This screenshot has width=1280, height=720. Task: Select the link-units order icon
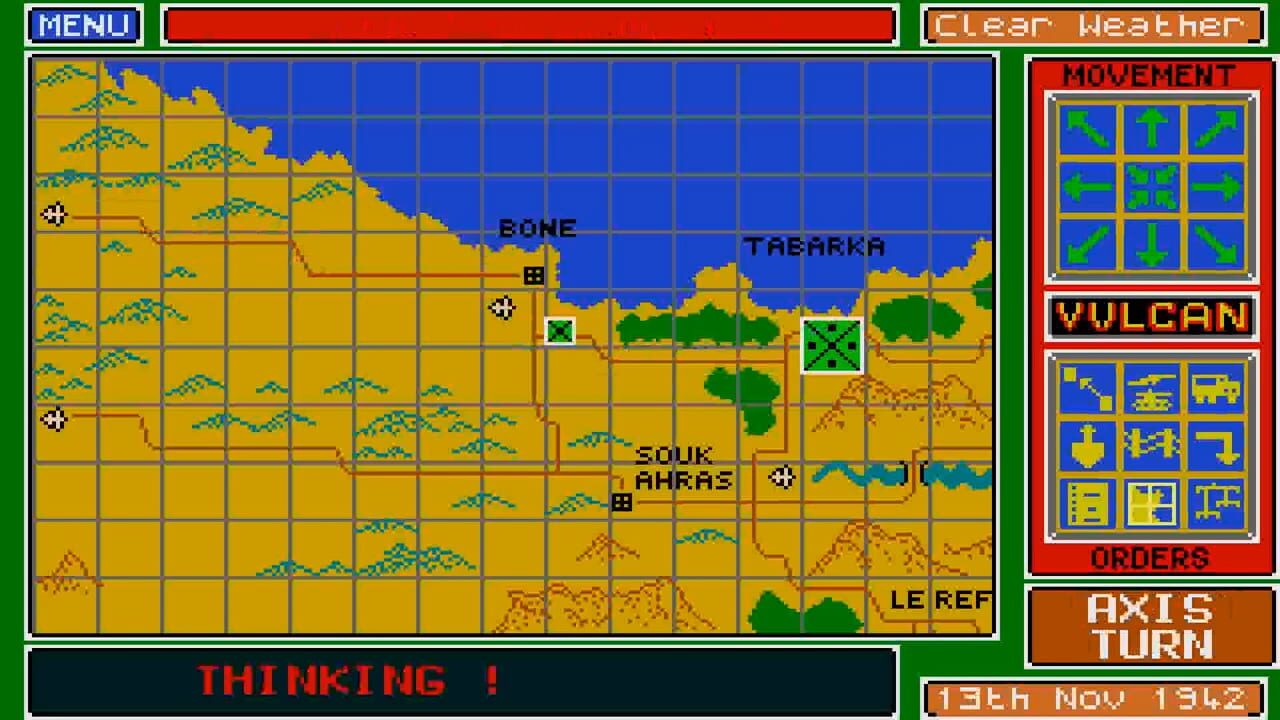tap(1152, 445)
